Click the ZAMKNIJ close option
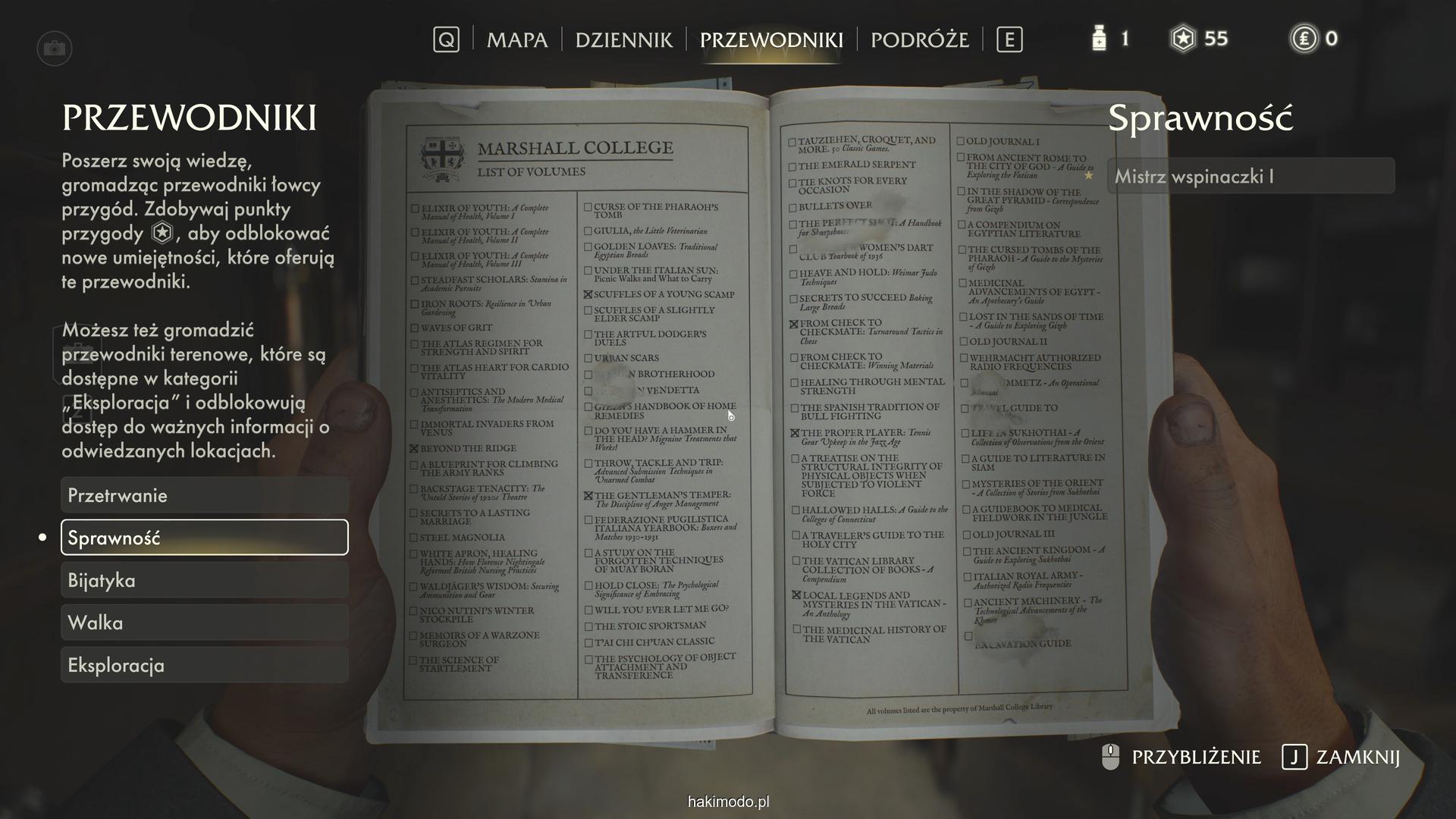This screenshot has width=1456, height=819. tap(1341, 757)
